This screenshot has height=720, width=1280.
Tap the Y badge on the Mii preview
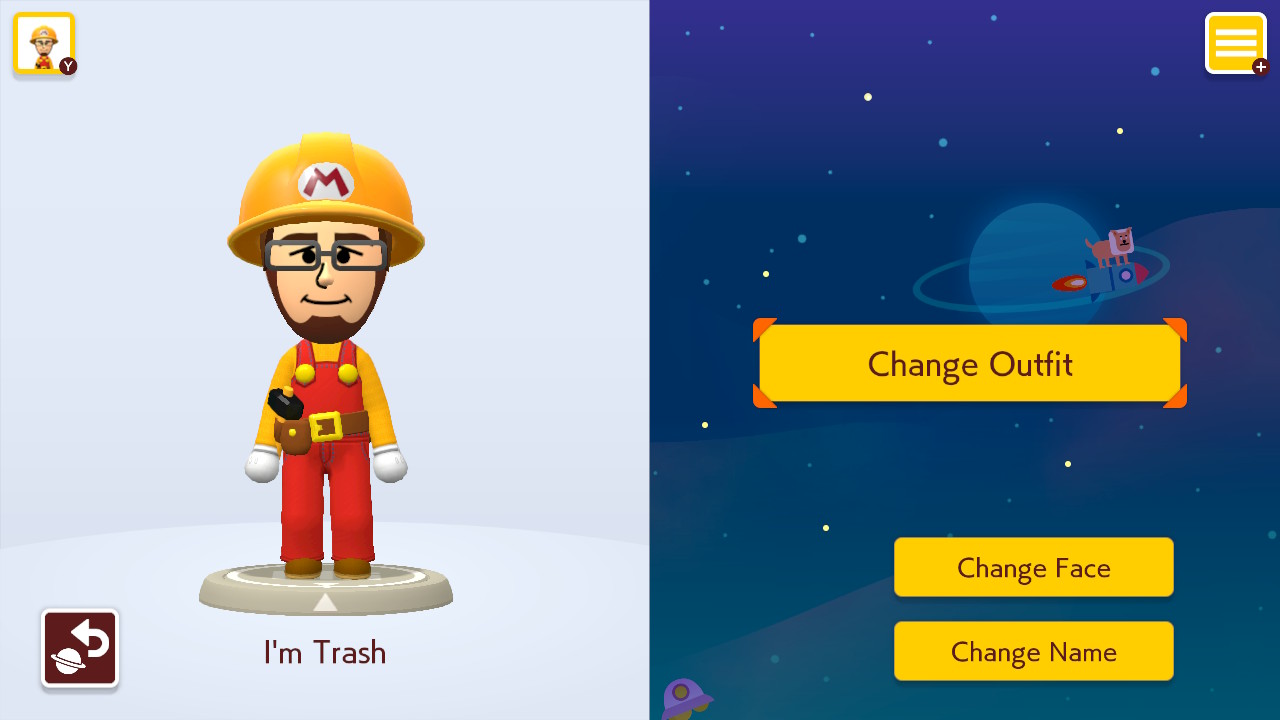(x=66, y=66)
